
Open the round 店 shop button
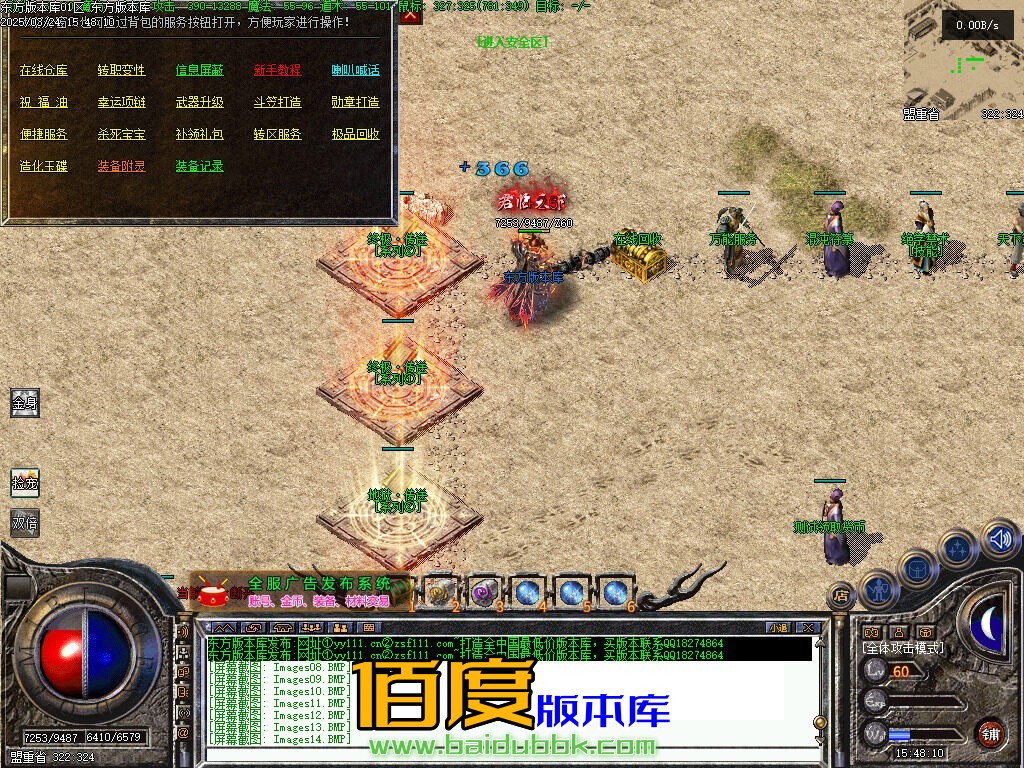(x=842, y=593)
